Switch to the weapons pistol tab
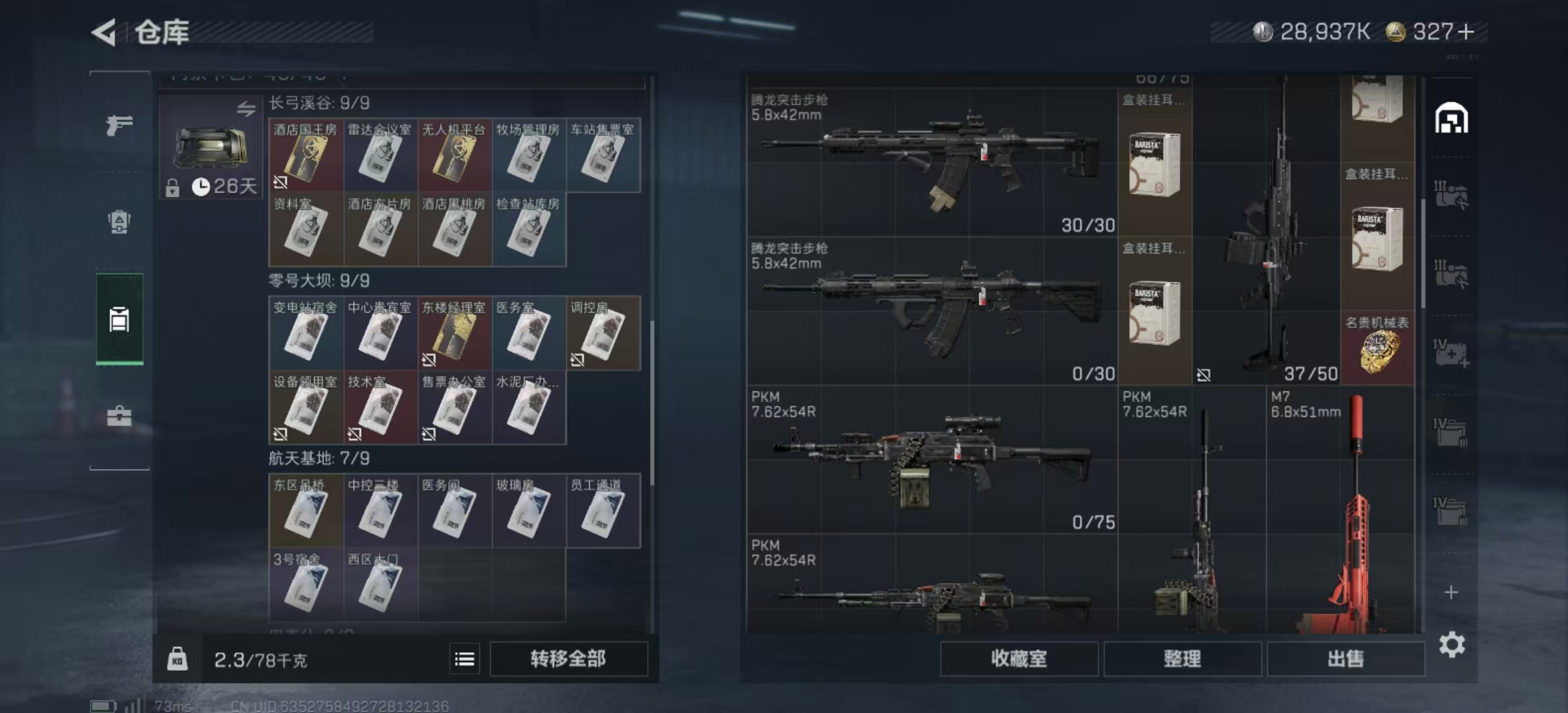 pos(119,124)
